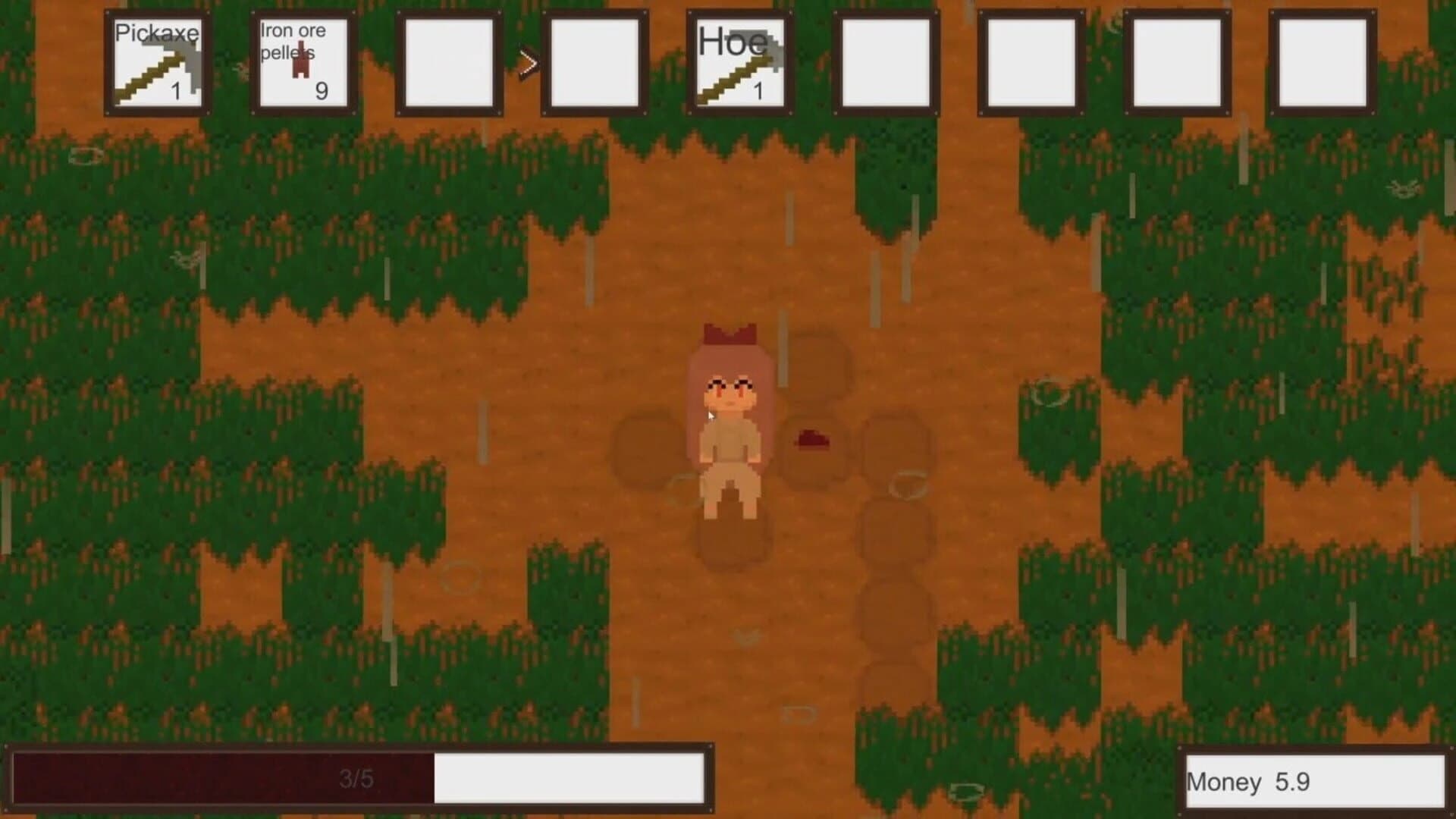Click the Iron ore pellets quantity number 9
This screenshot has width=1456, height=819.
click(322, 91)
